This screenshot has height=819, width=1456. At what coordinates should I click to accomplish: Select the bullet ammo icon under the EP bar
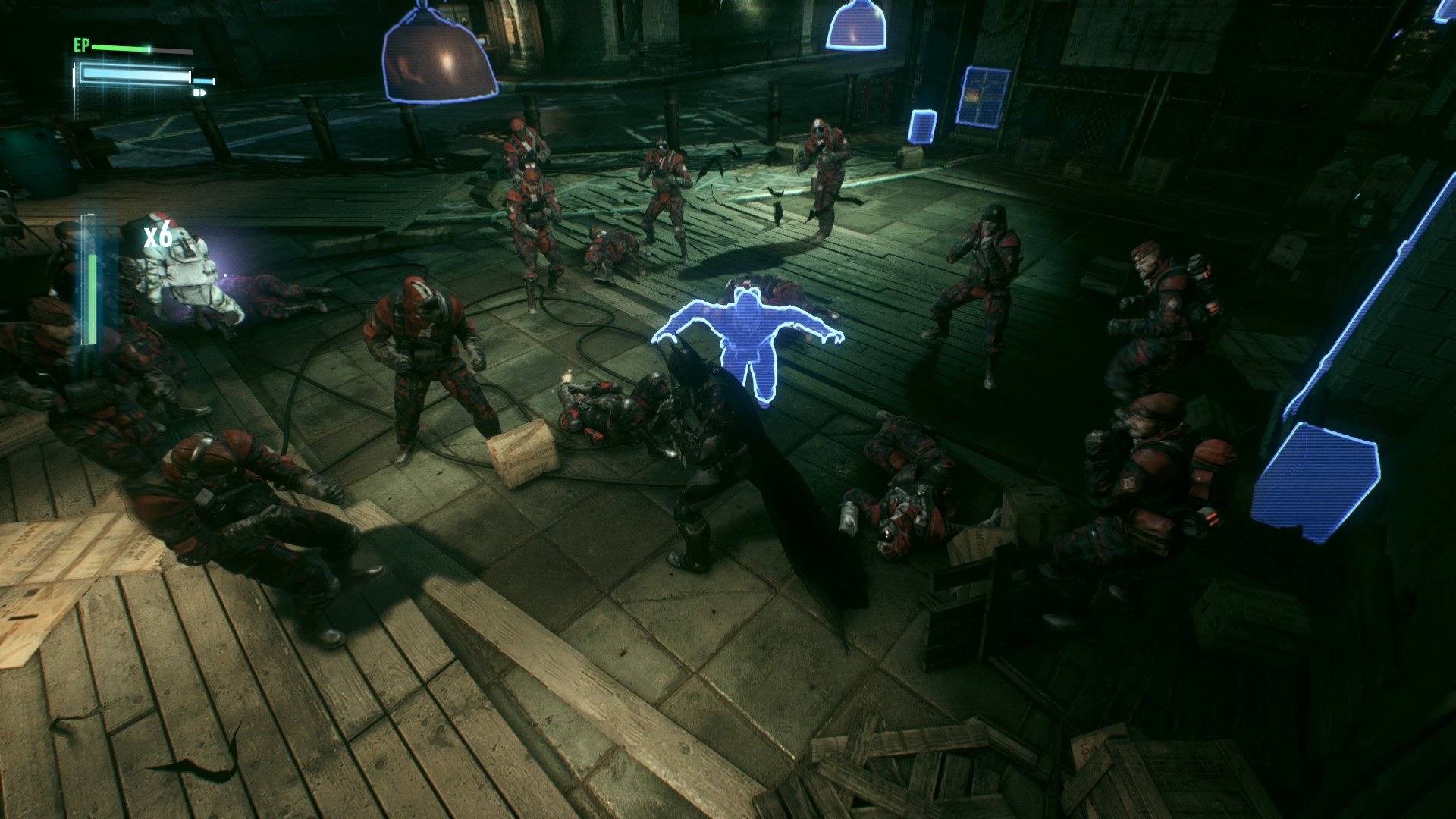click(x=201, y=93)
